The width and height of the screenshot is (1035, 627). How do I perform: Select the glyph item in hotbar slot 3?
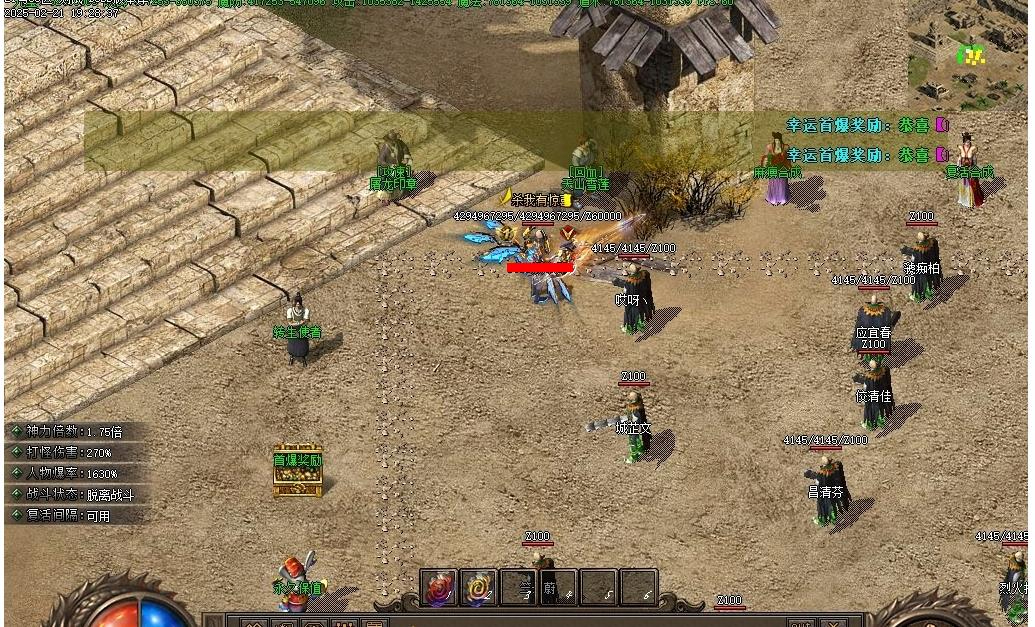(x=519, y=588)
